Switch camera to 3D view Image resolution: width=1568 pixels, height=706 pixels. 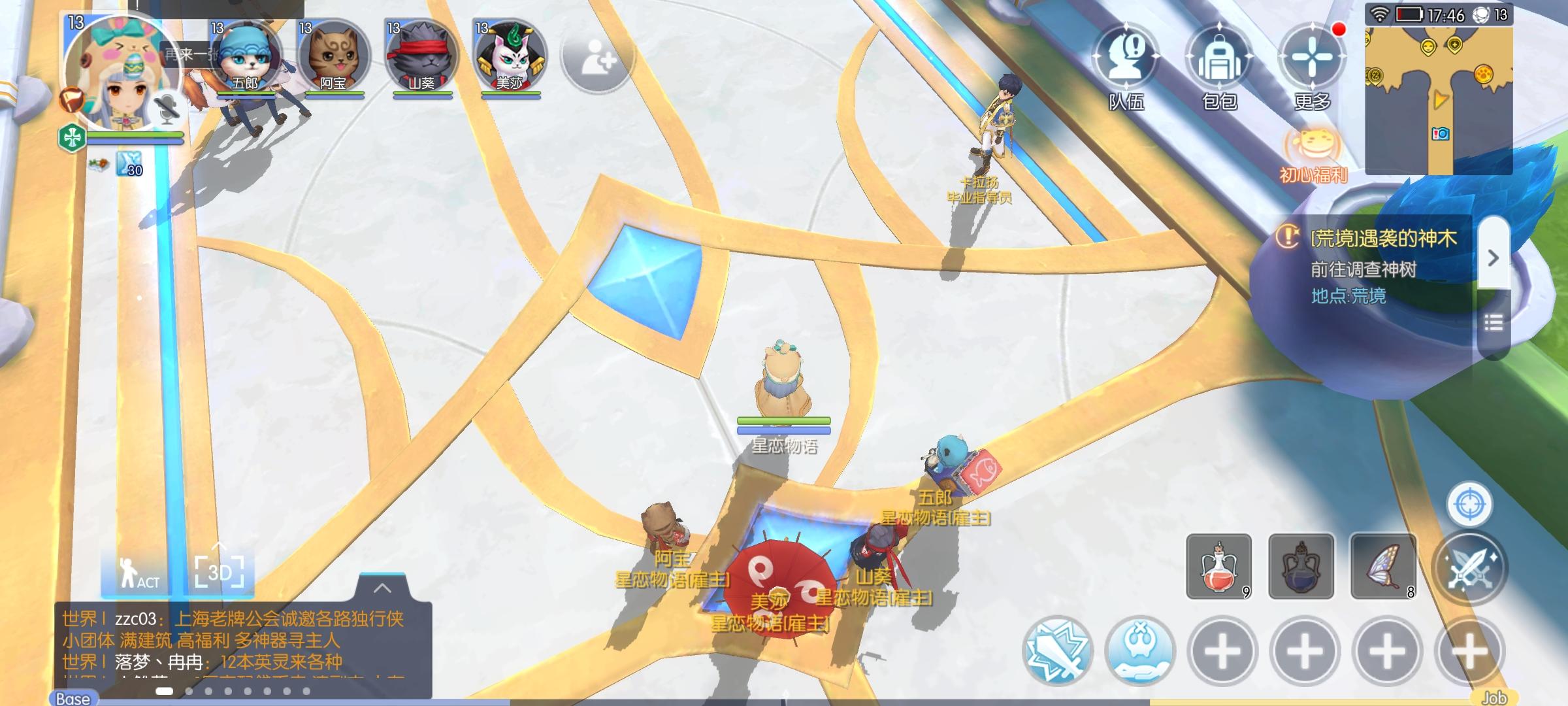coord(217,572)
